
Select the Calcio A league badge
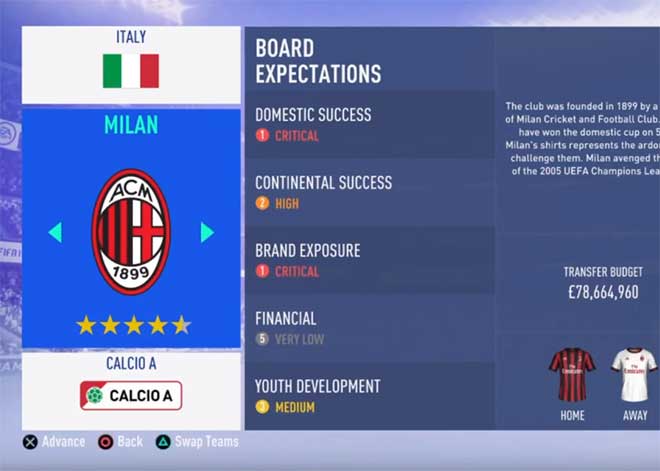pyautogui.click(x=131, y=395)
